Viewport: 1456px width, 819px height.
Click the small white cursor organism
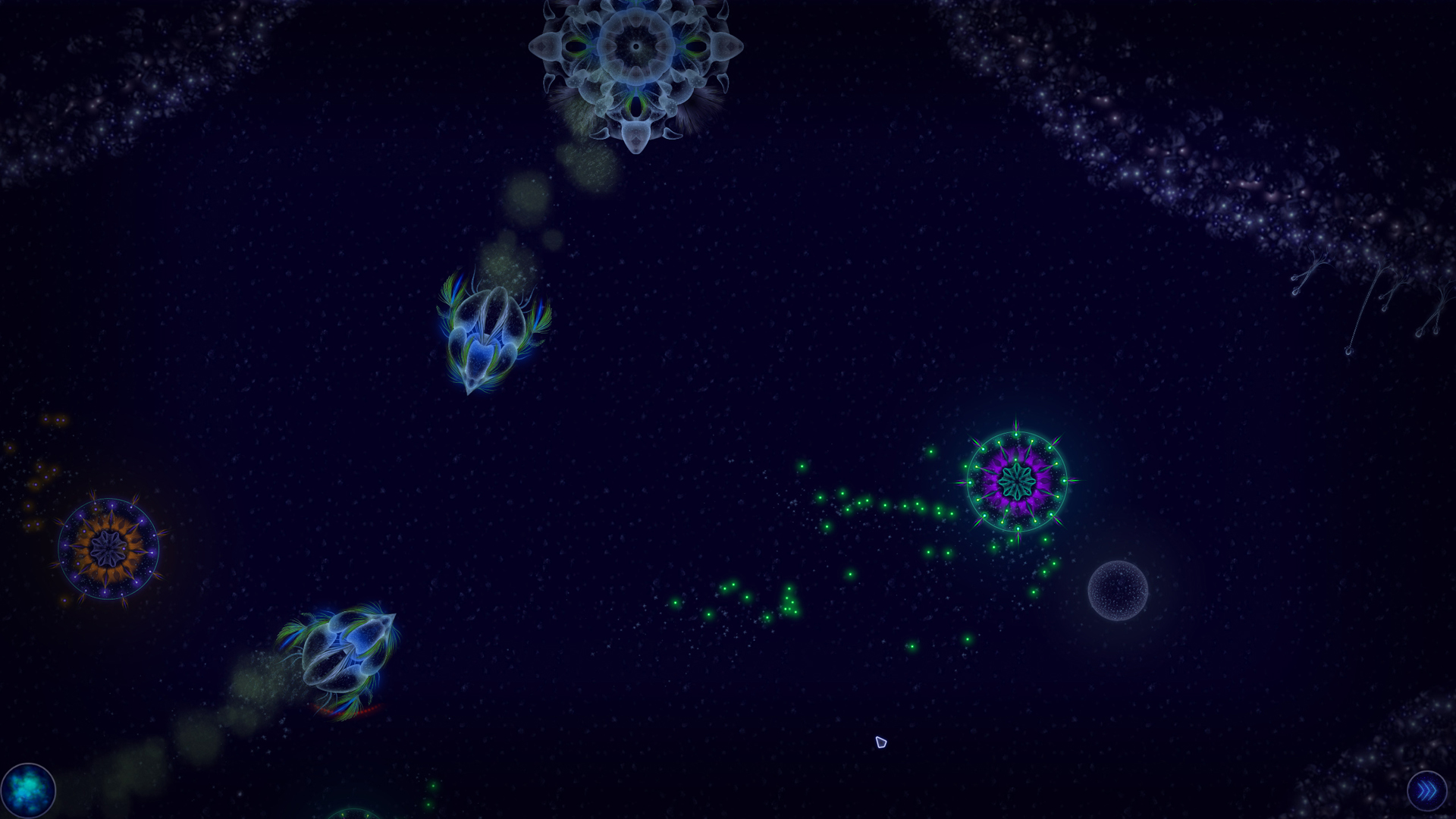click(x=880, y=742)
